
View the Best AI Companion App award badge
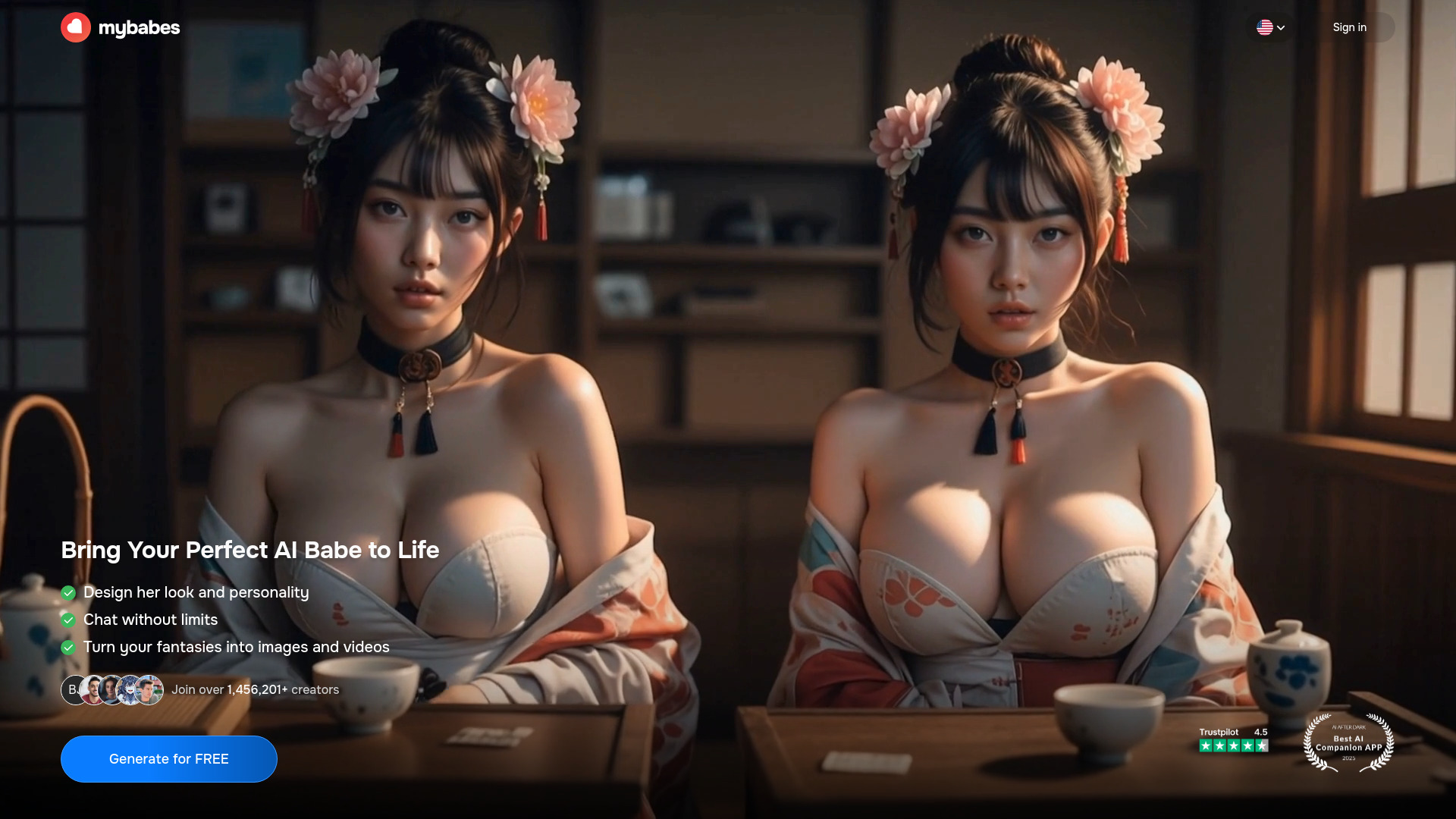pyautogui.click(x=1348, y=742)
